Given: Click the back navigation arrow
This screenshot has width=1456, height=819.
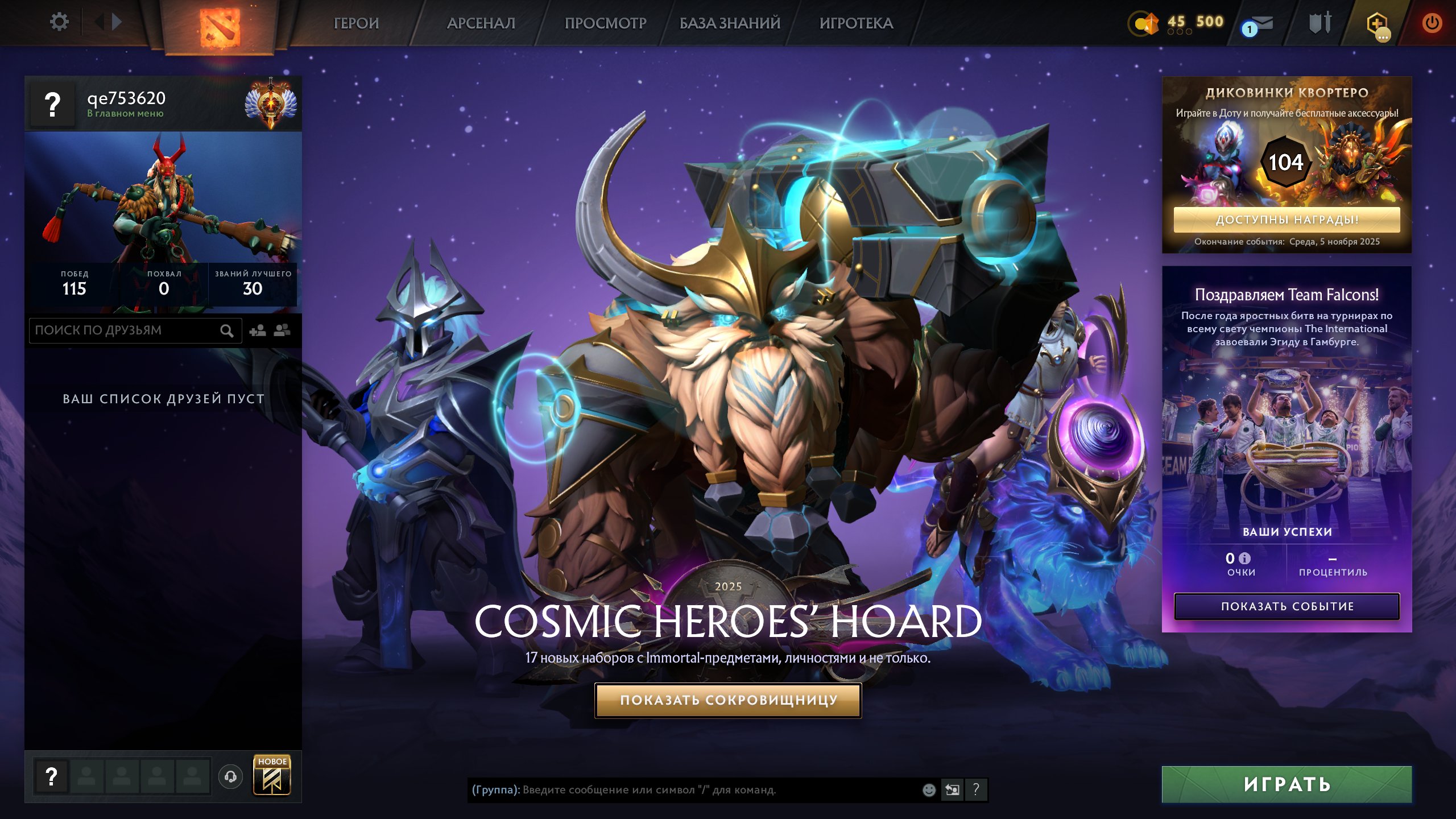Looking at the screenshot, I should (x=100, y=22).
